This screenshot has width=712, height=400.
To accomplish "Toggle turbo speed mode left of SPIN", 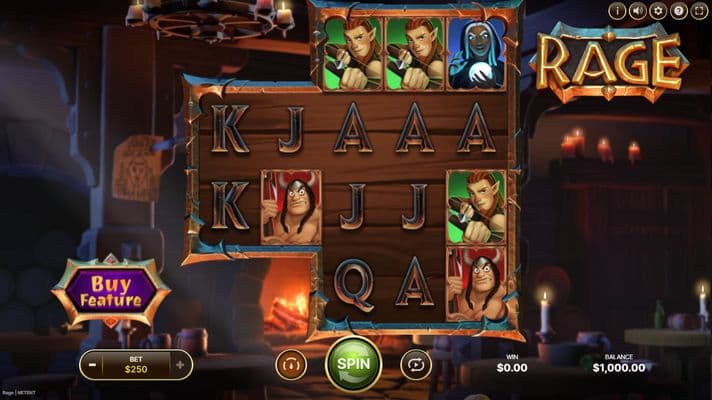I will coord(291,364).
